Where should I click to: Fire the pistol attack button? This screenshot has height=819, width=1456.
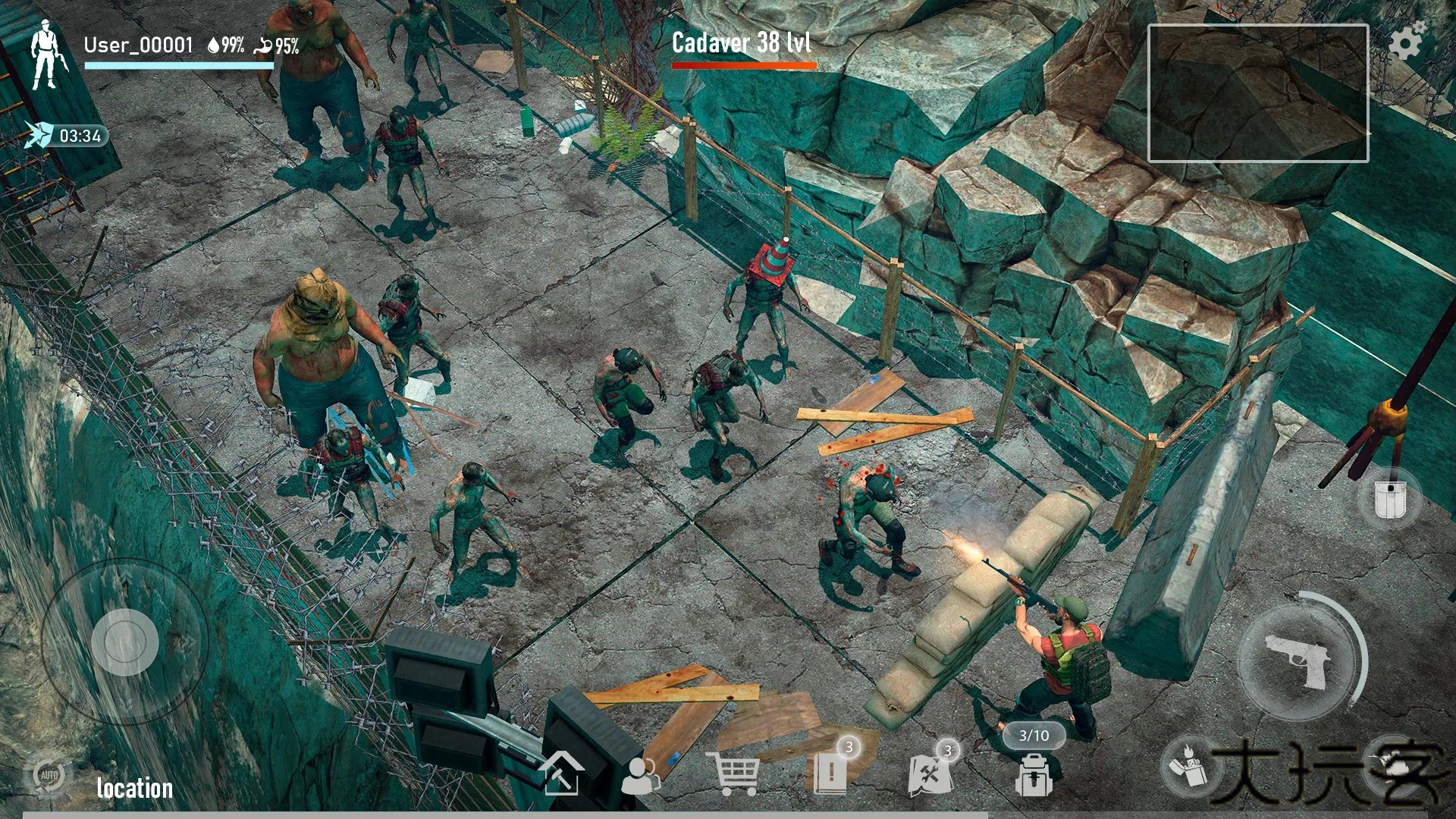pyautogui.click(x=1298, y=661)
